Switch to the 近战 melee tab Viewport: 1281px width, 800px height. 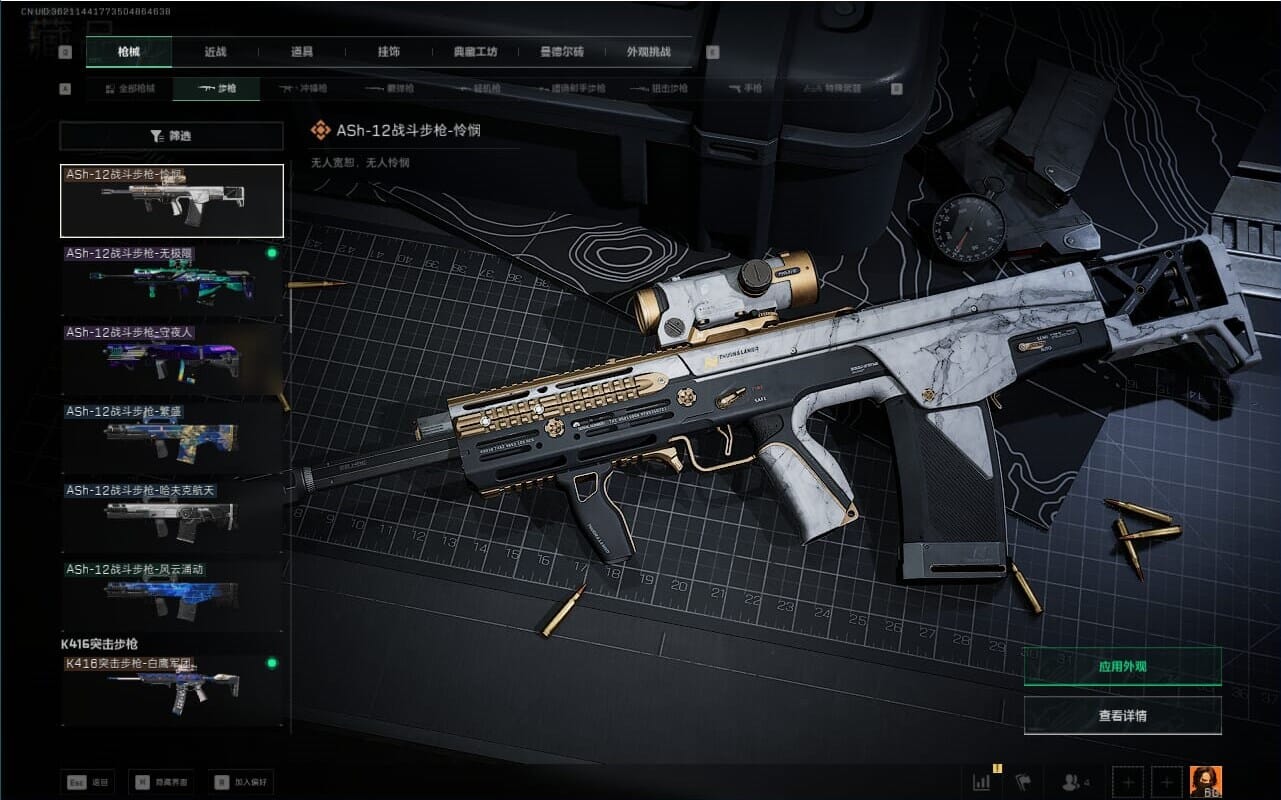(215, 52)
